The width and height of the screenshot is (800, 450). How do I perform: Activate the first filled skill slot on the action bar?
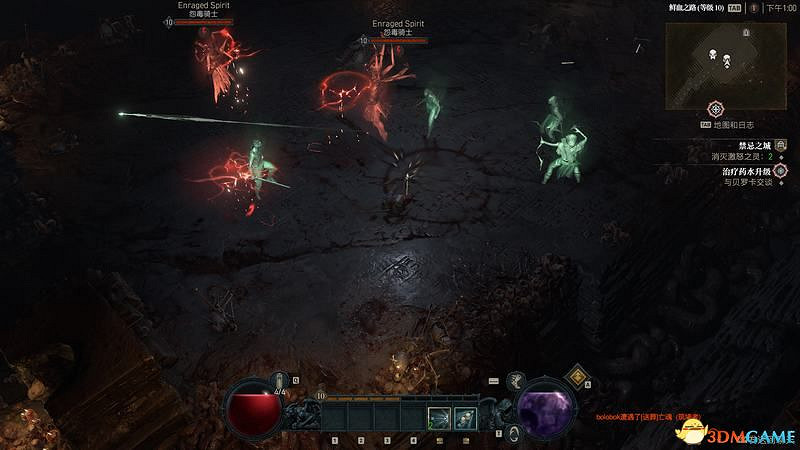pos(438,418)
